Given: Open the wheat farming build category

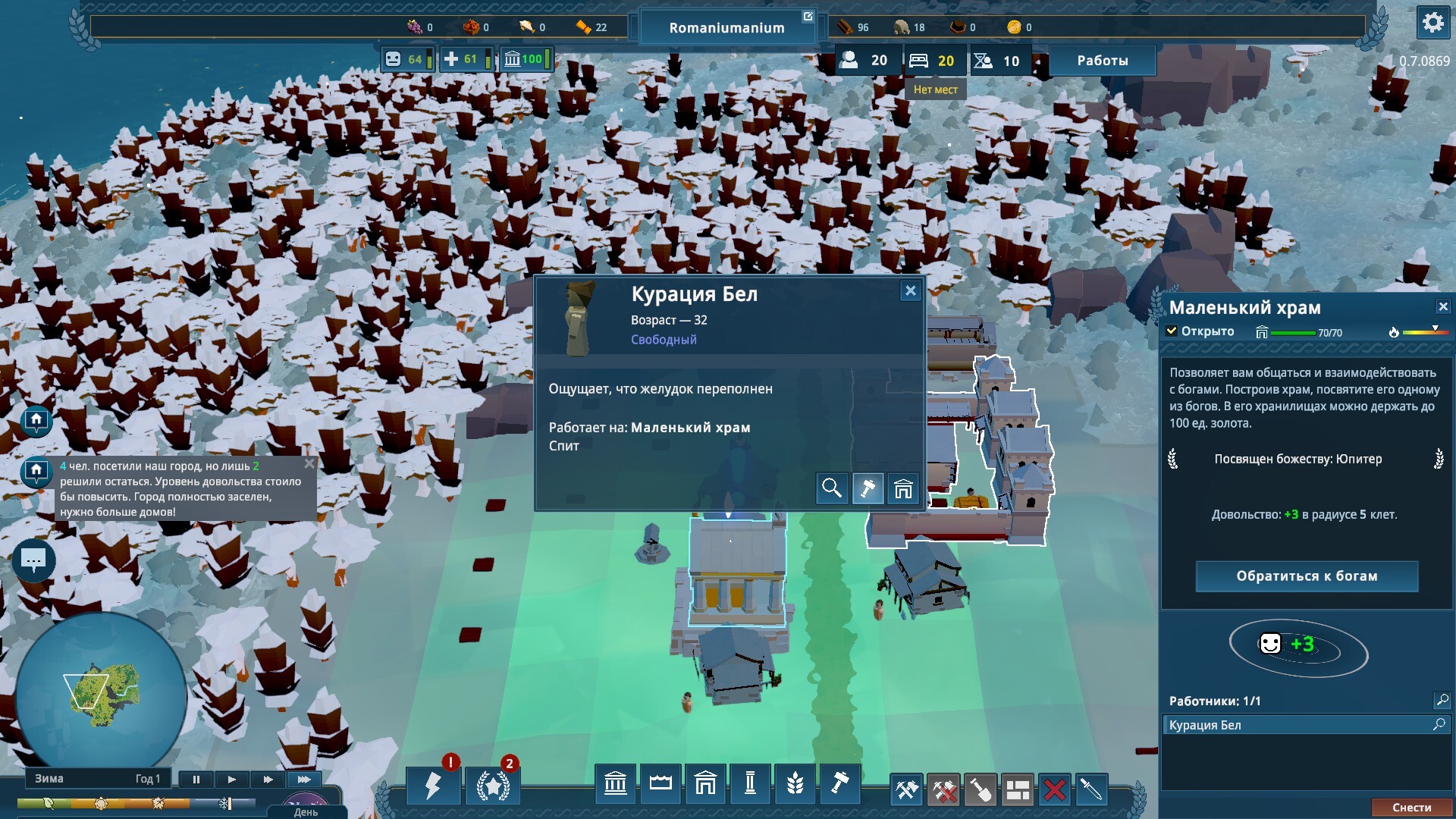Looking at the screenshot, I should [795, 783].
